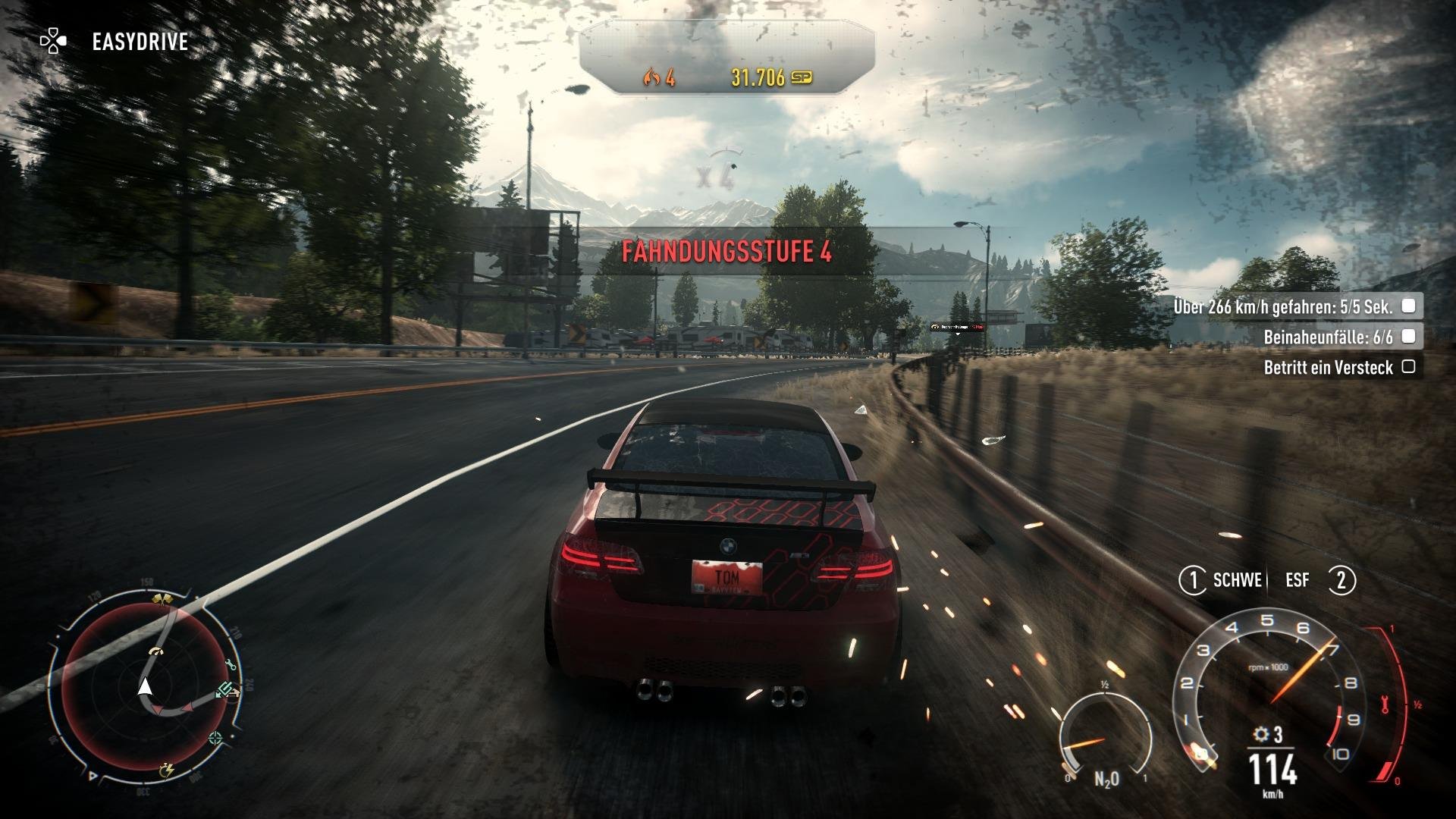Image resolution: width=1456 pixels, height=819 pixels.
Task: Tick the Beinaheunfälle 6/6 checkbox
Action: pyautogui.click(x=1409, y=337)
